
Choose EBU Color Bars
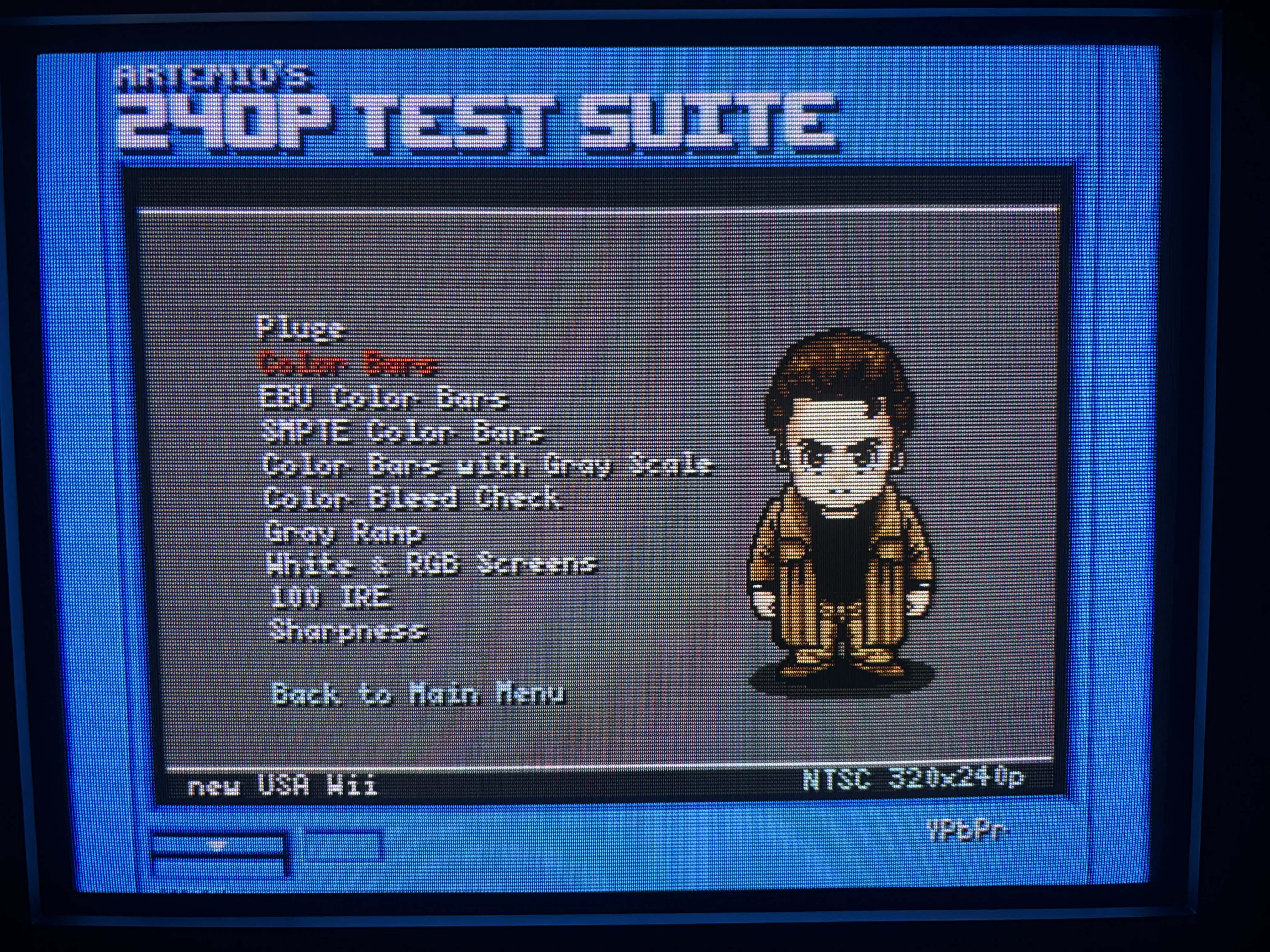(384, 398)
